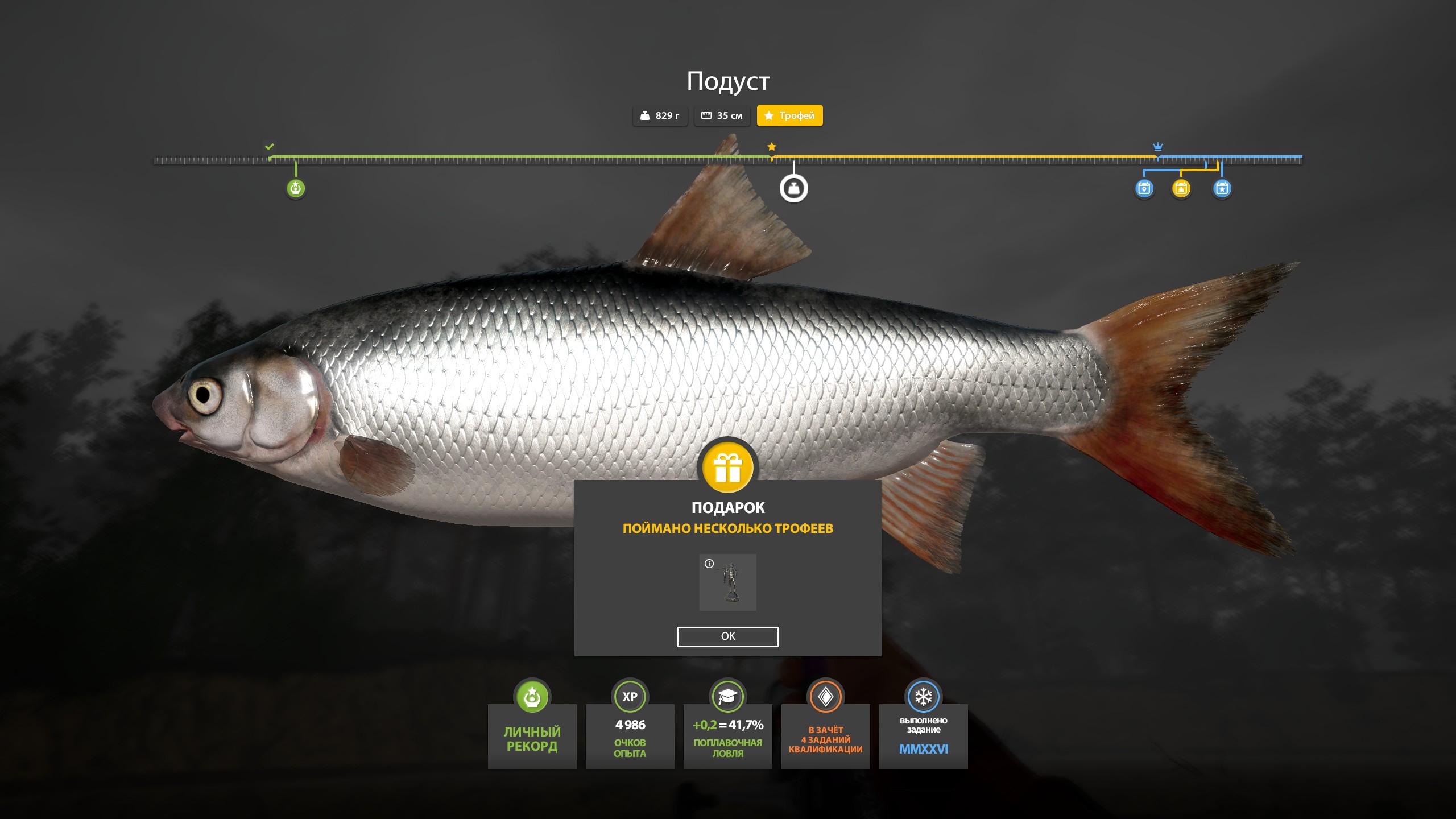Open the completed task MMXXVI tile
Image resolution: width=1456 pixels, height=819 pixels.
923,734
